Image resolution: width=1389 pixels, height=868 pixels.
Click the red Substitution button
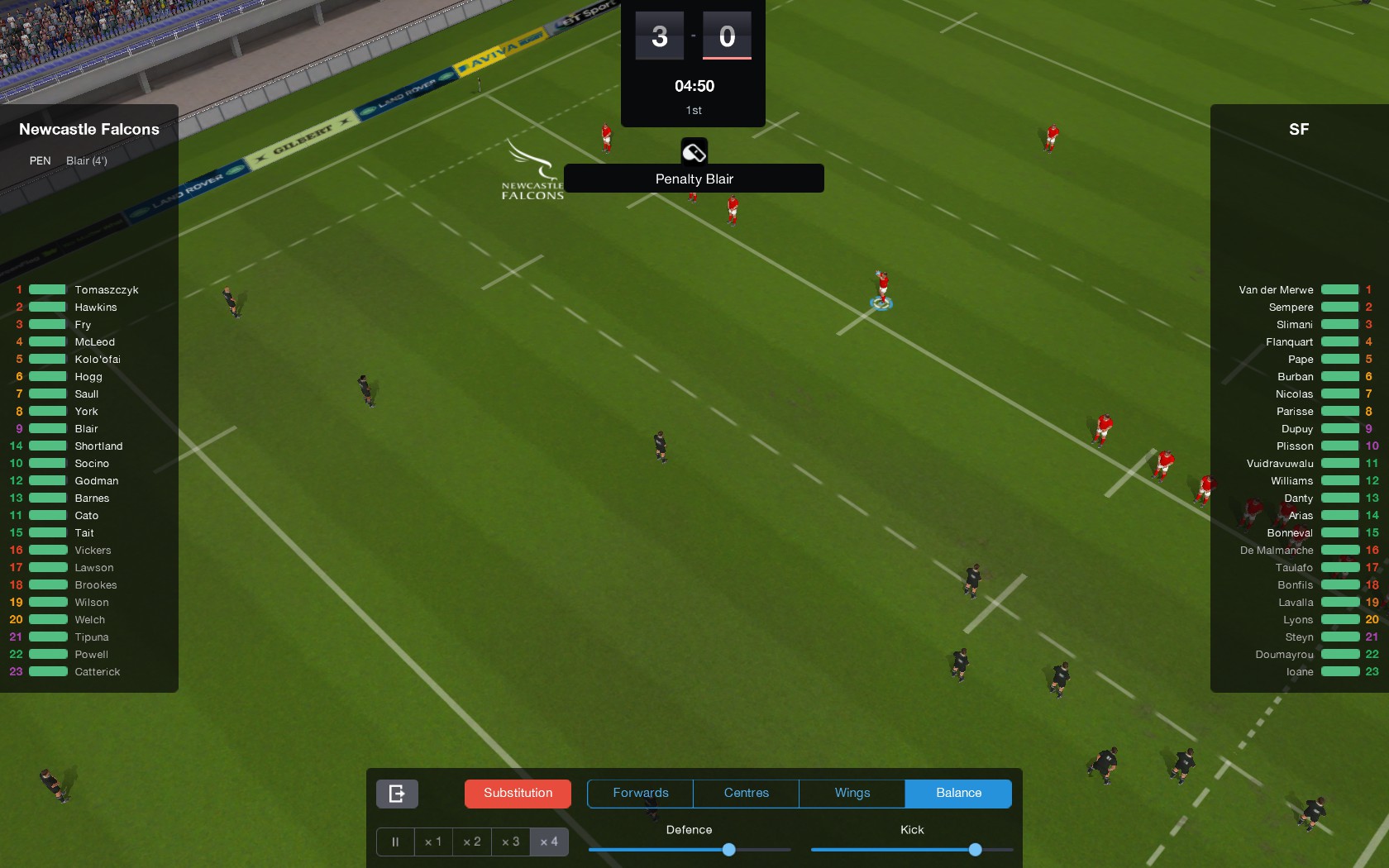[518, 793]
